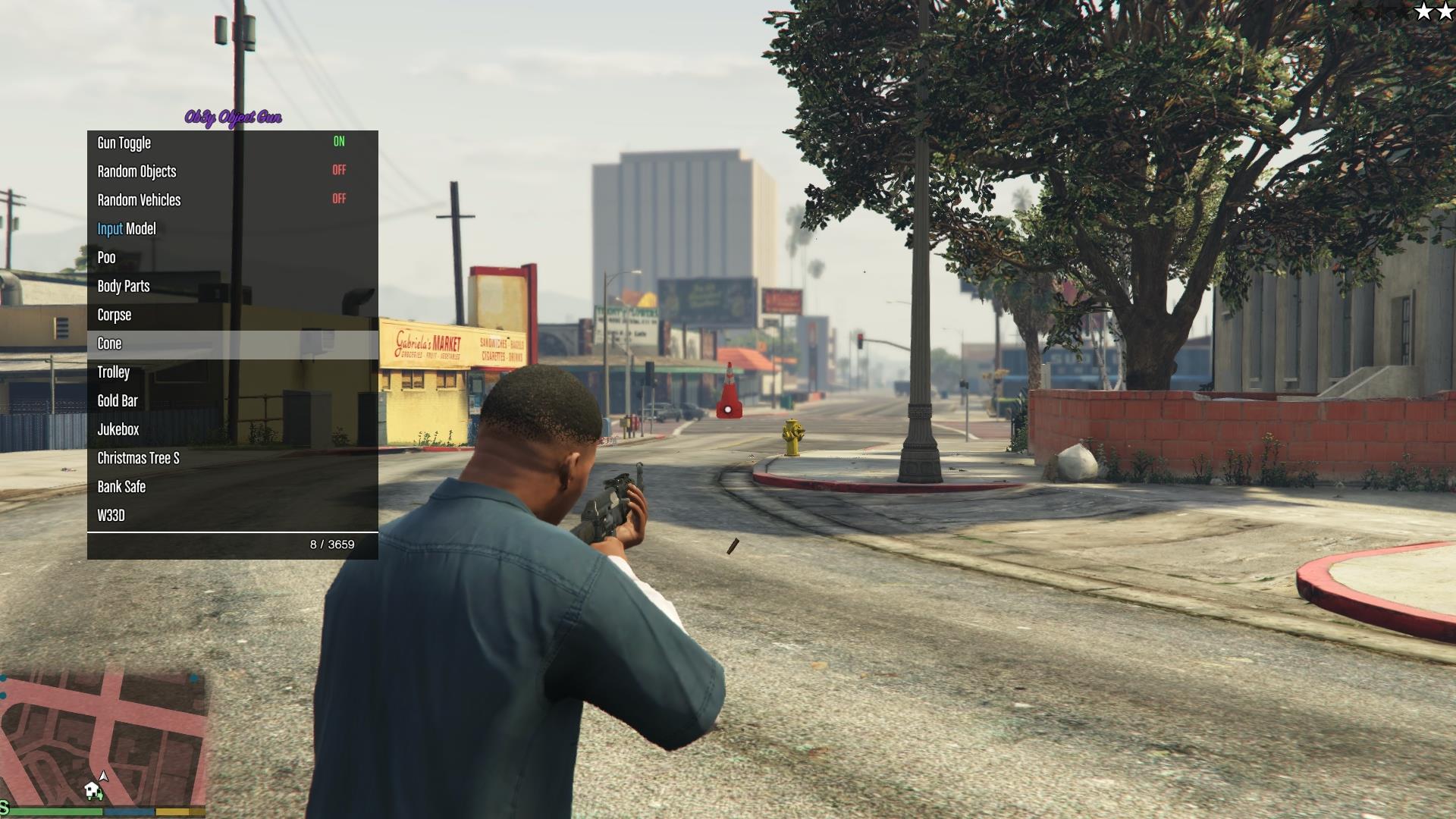
Task: Turn on Random Objects
Action: coord(232,171)
